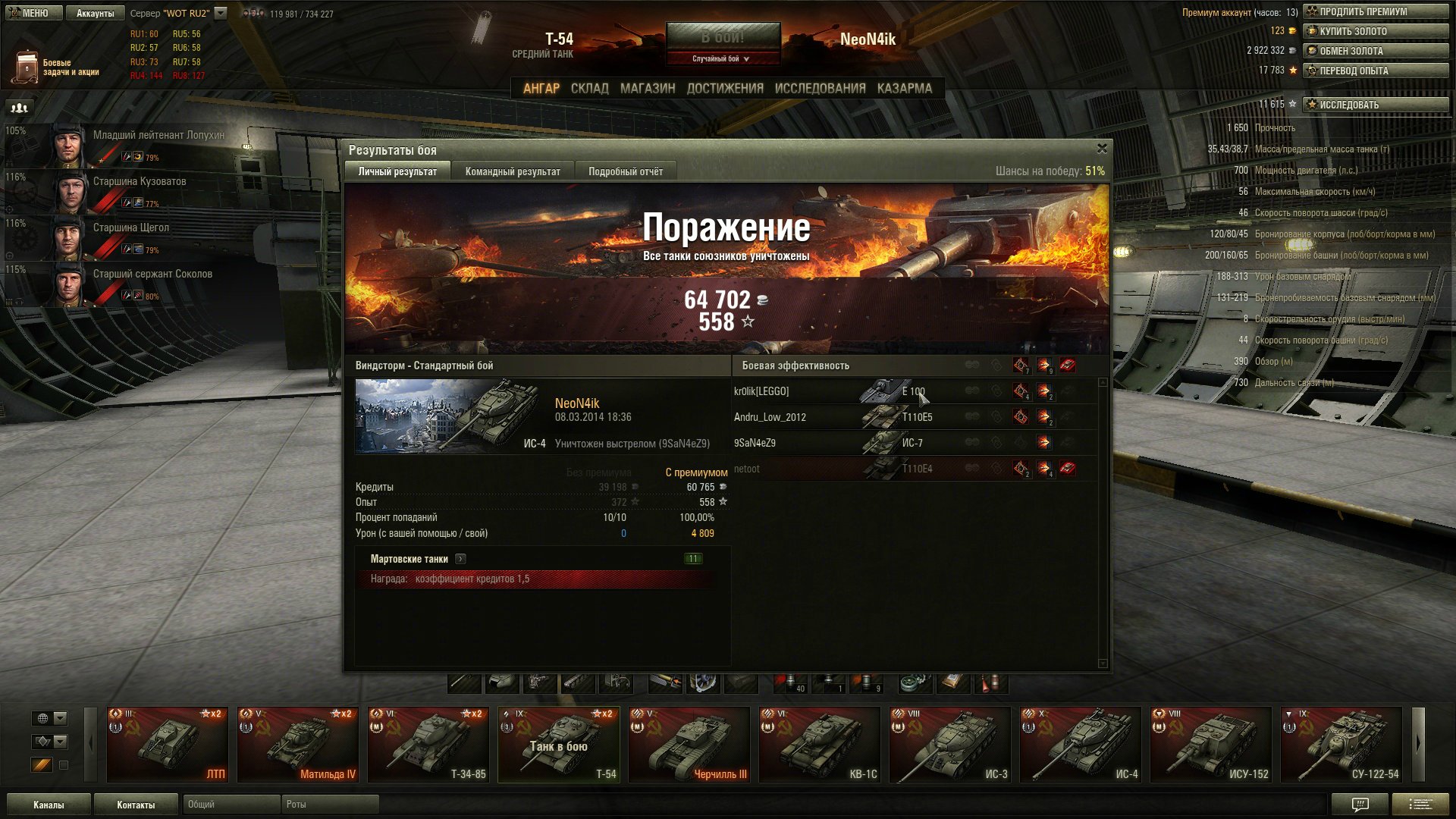Viewport: 1456px width, 819px height.
Task: Open the Подробный отчёт tab
Action: (x=626, y=171)
